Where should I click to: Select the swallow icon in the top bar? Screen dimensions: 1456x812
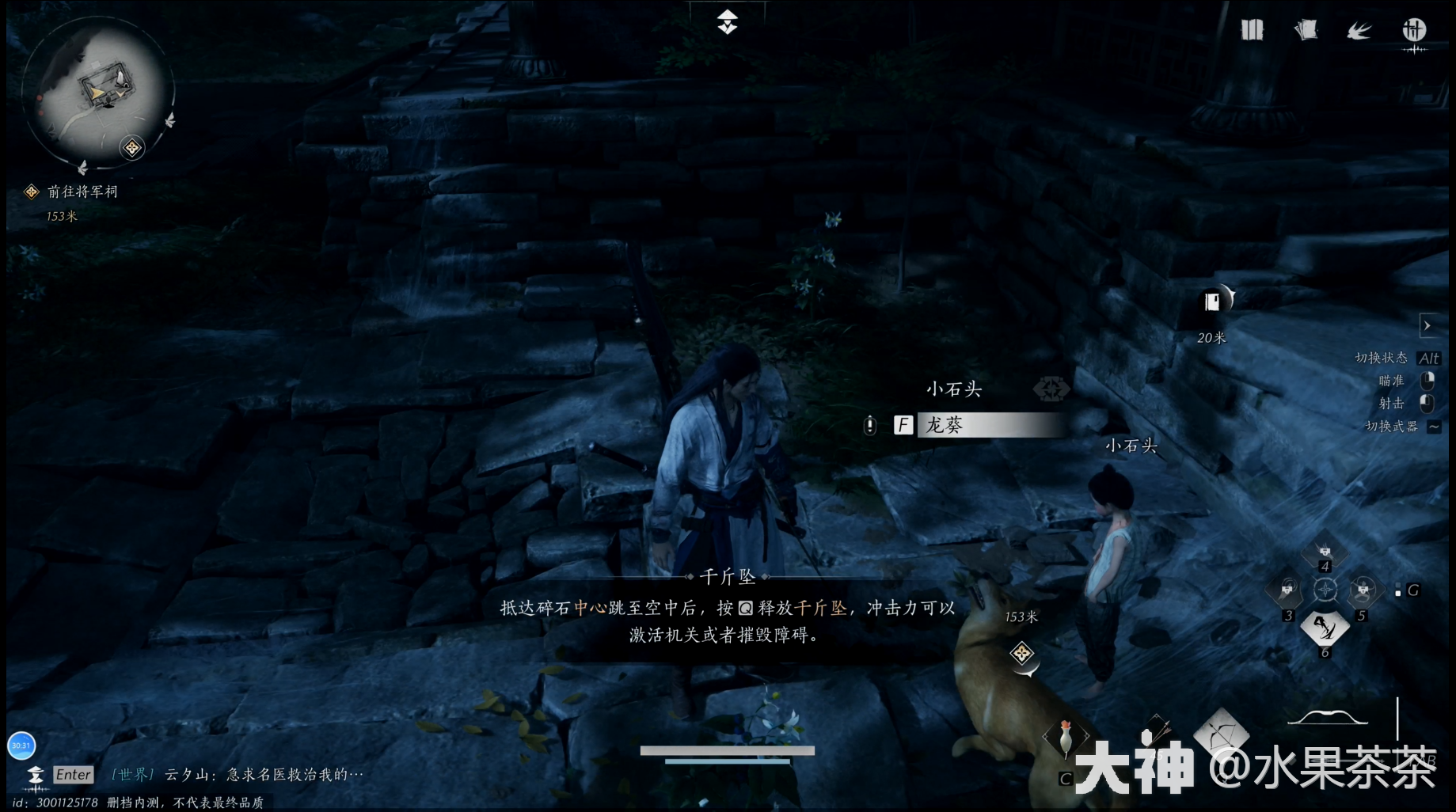click(x=1359, y=29)
